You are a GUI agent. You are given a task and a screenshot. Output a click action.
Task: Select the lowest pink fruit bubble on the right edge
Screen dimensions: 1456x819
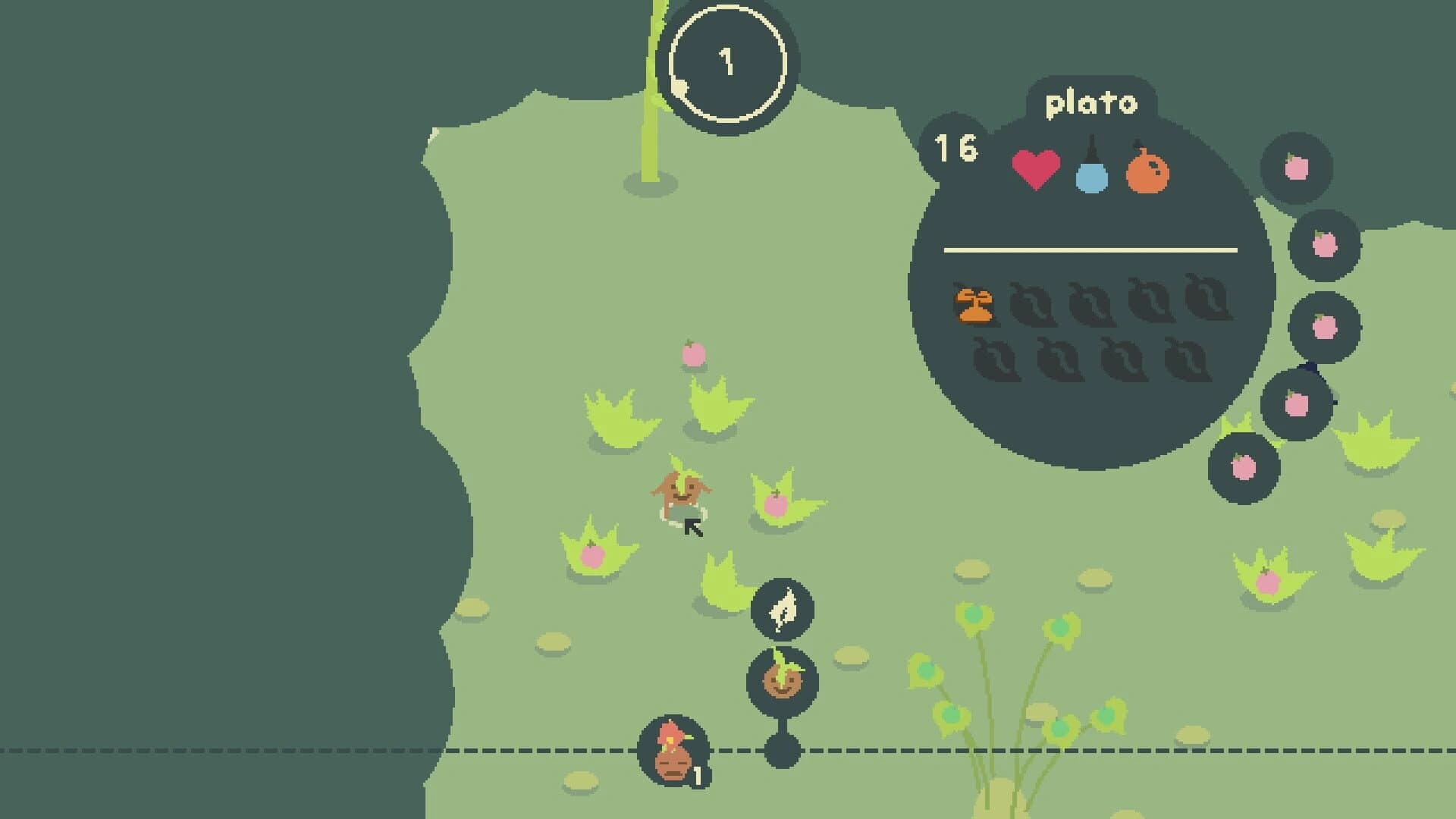pyautogui.click(x=1242, y=466)
